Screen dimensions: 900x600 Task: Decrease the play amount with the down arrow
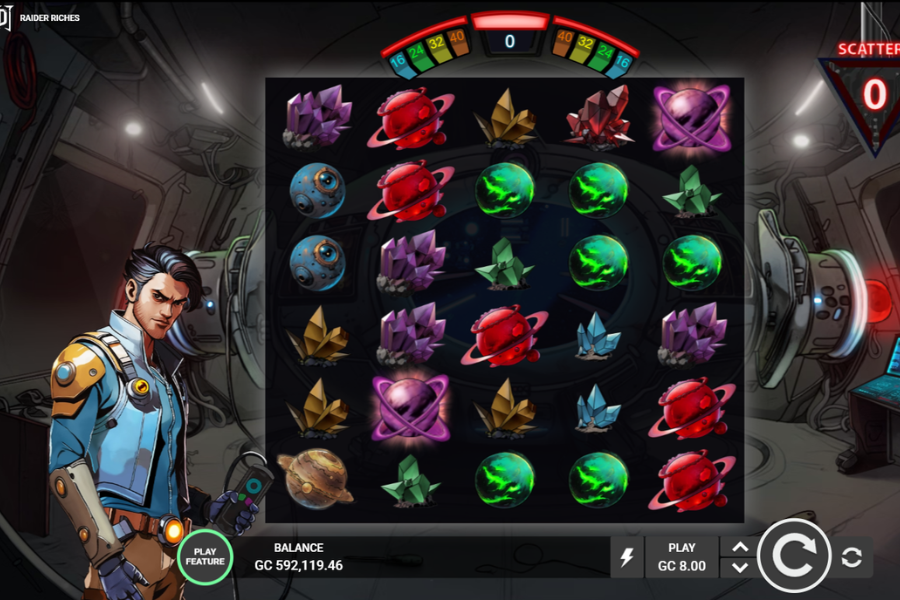[x=740, y=567]
